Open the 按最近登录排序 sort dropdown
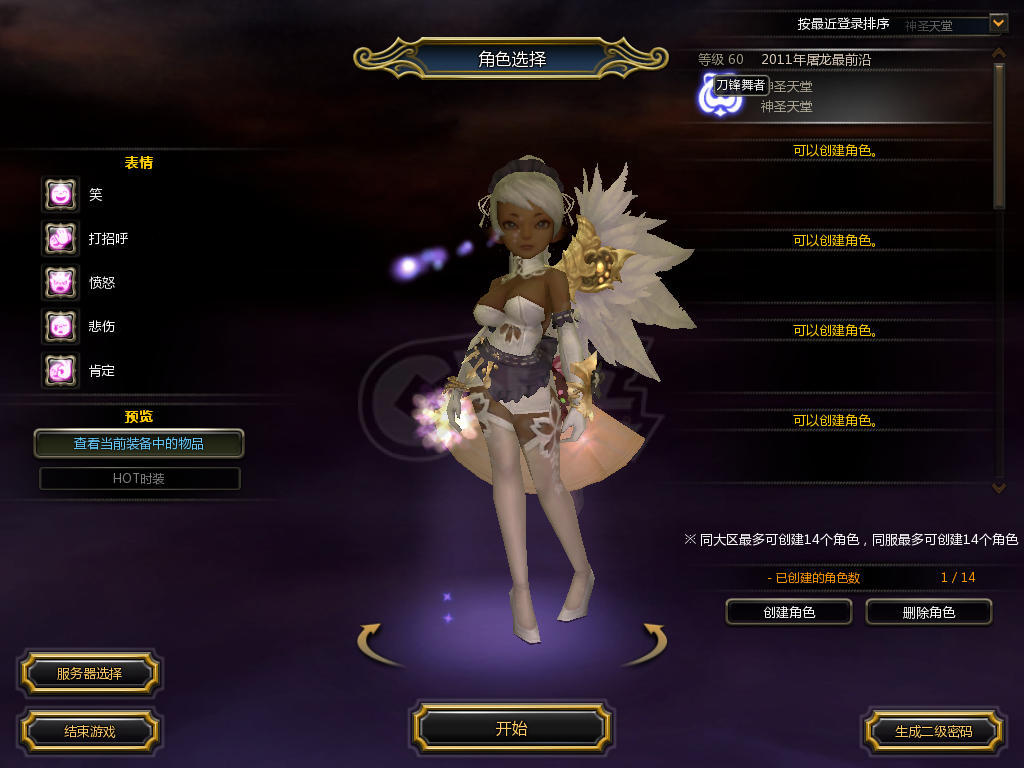The height and width of the screenshot is (768, 1024). (x=997, y=23)
